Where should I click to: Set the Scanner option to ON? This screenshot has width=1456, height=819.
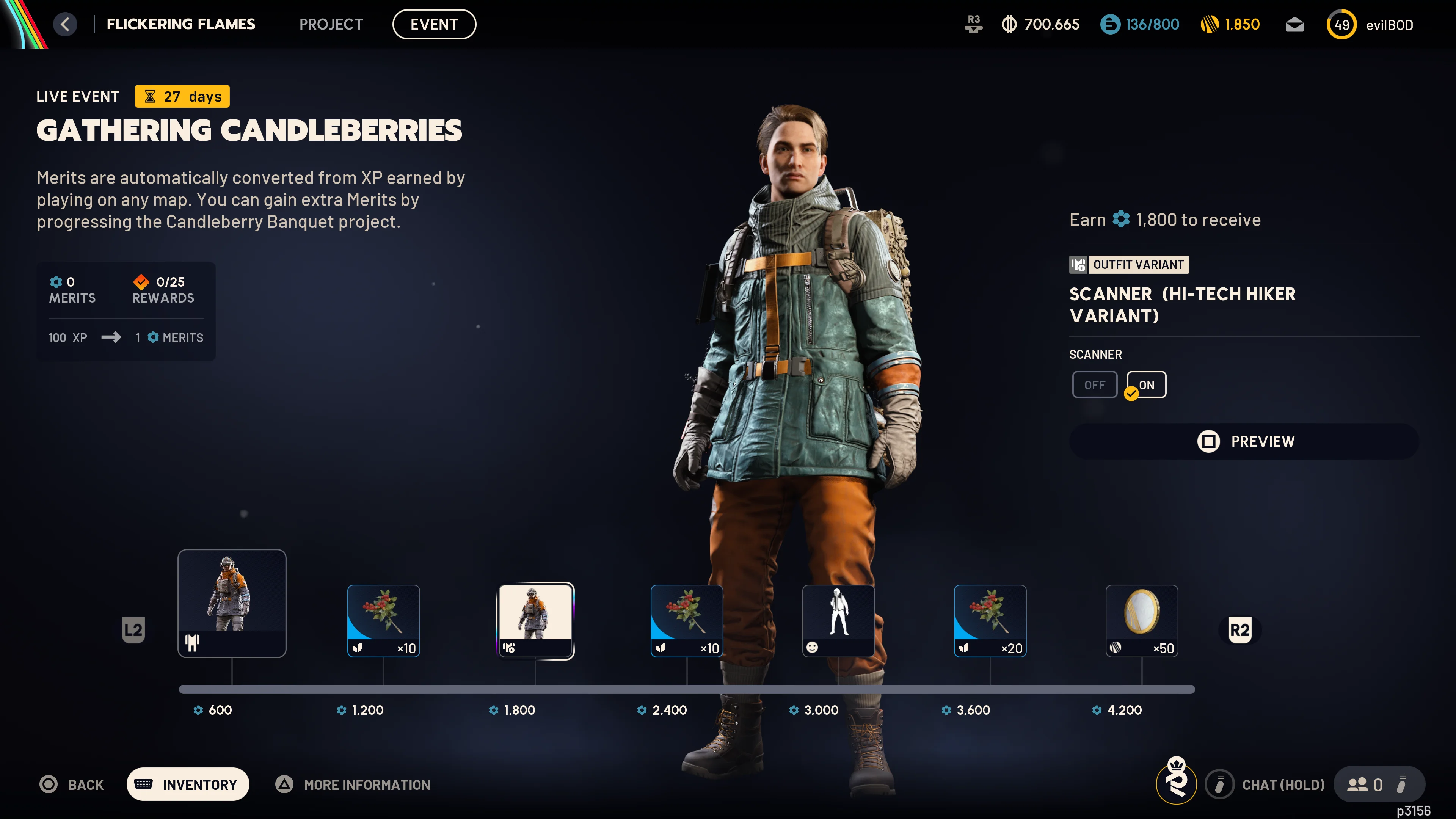[x=1146, y=384]
